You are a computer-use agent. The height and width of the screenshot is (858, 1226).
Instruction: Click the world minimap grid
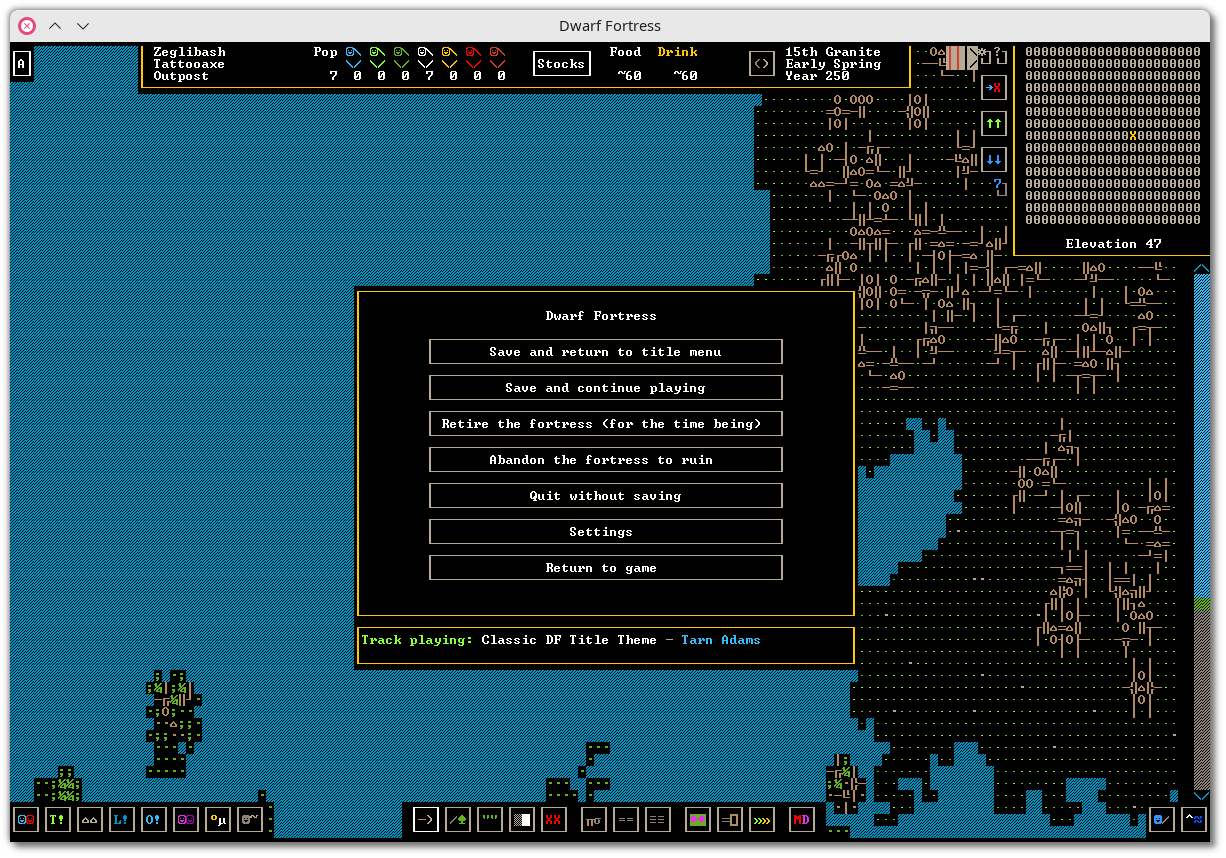click(1112, 135)
